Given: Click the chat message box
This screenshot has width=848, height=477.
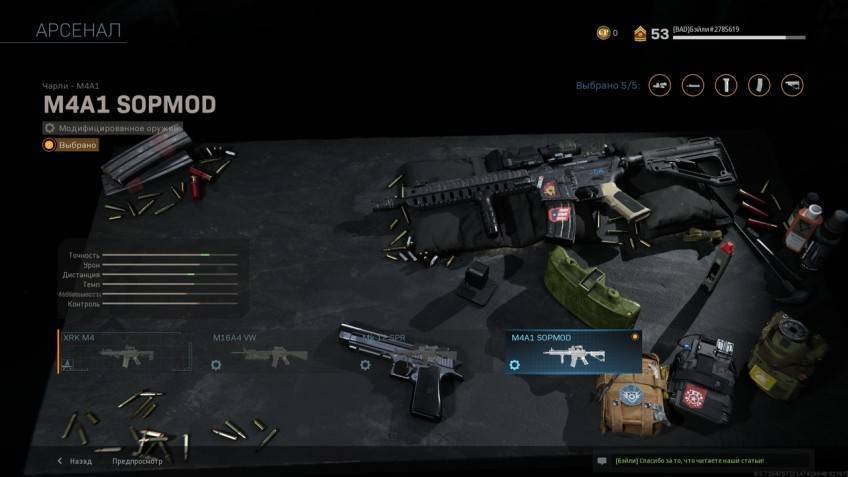Looking at the screenshot, I should [x=715, y=460].
